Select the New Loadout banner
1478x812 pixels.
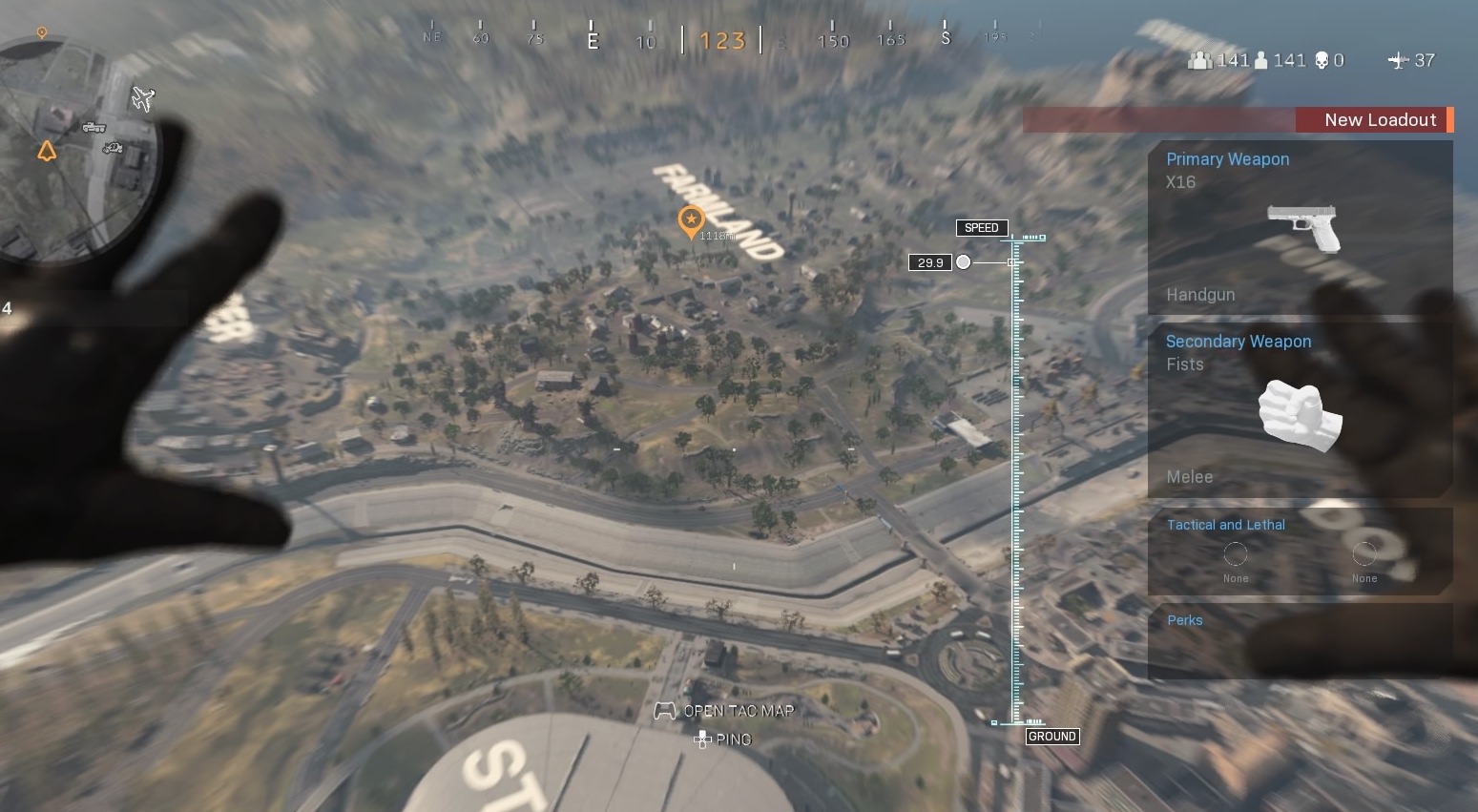click(x=1380, y=119)
